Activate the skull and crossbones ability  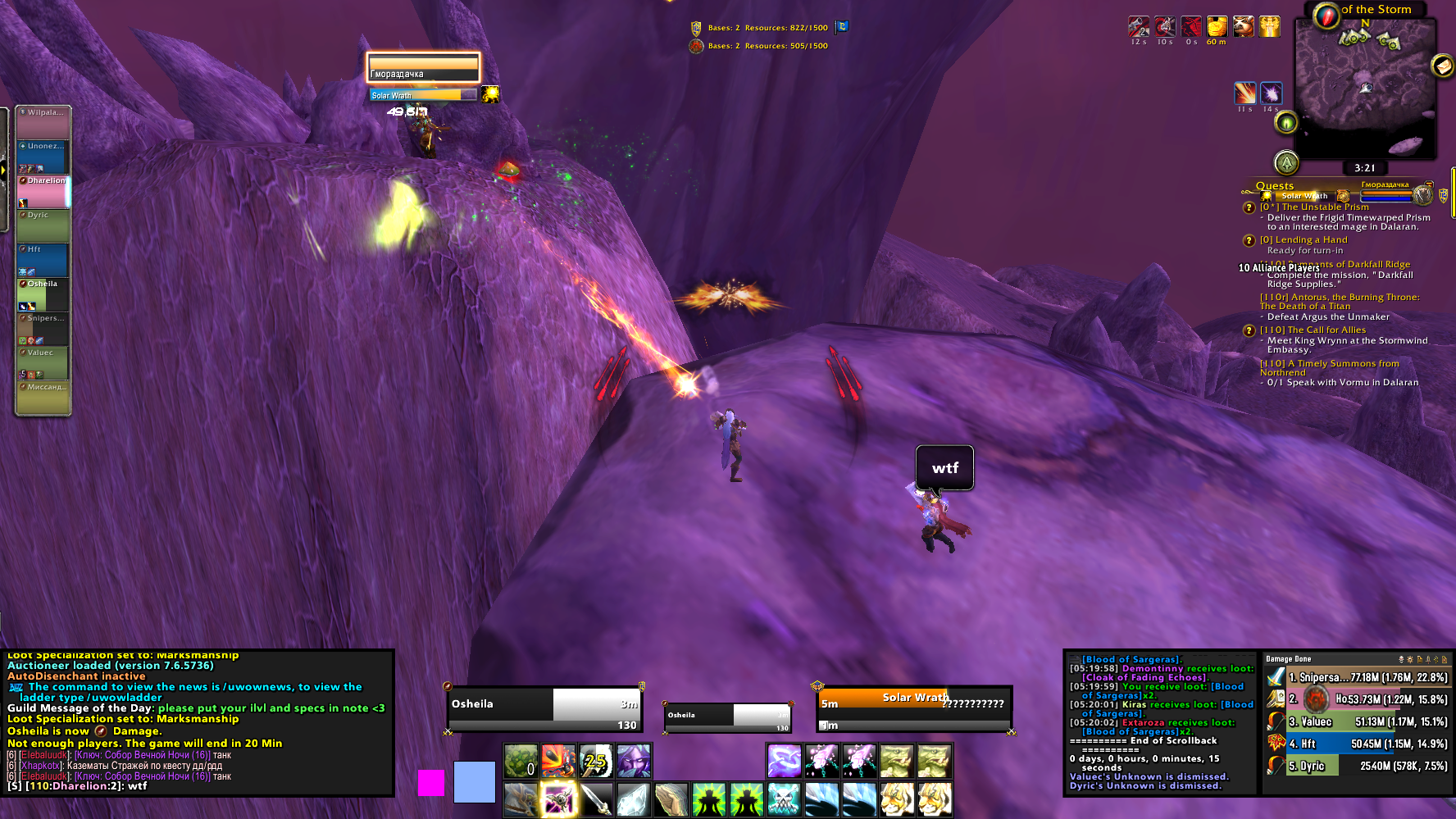pos(783,799)
